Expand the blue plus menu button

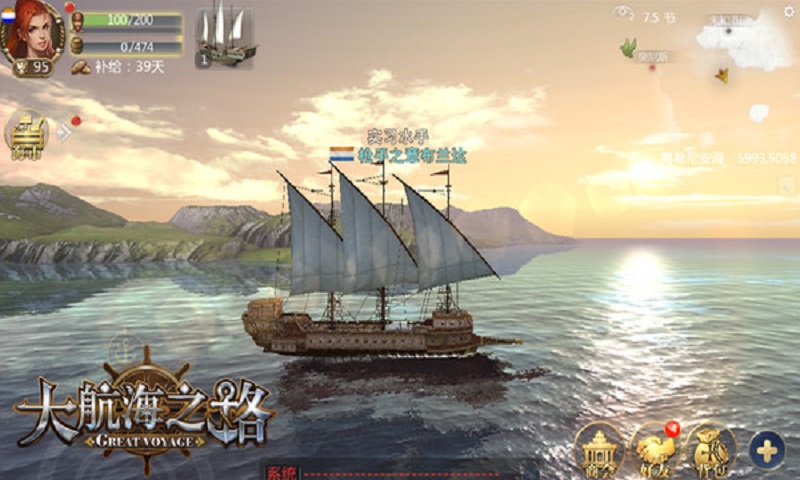tap(767, 450)
